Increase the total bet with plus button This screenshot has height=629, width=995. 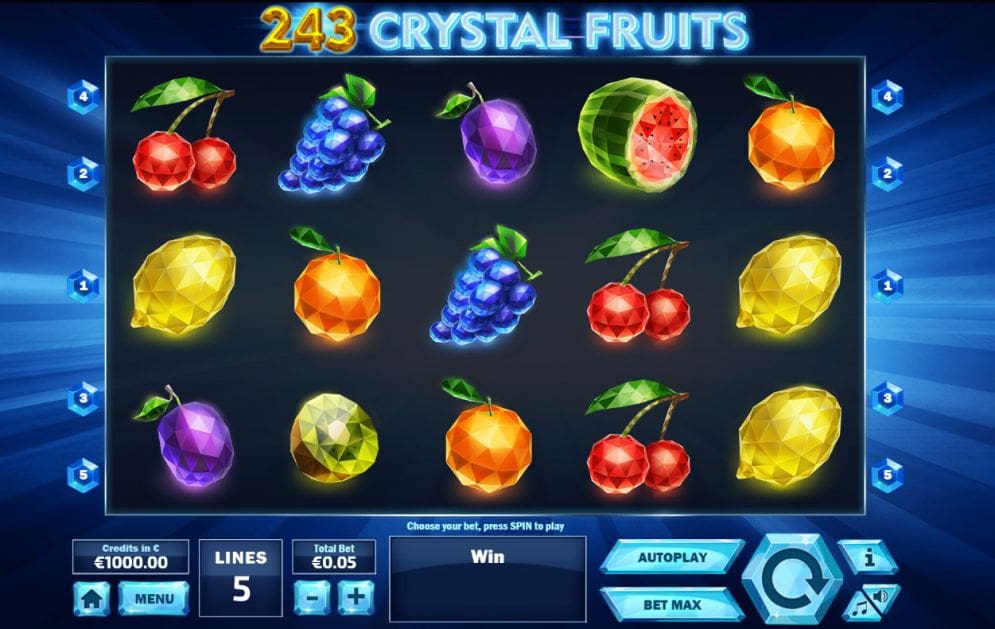point(355,597)
